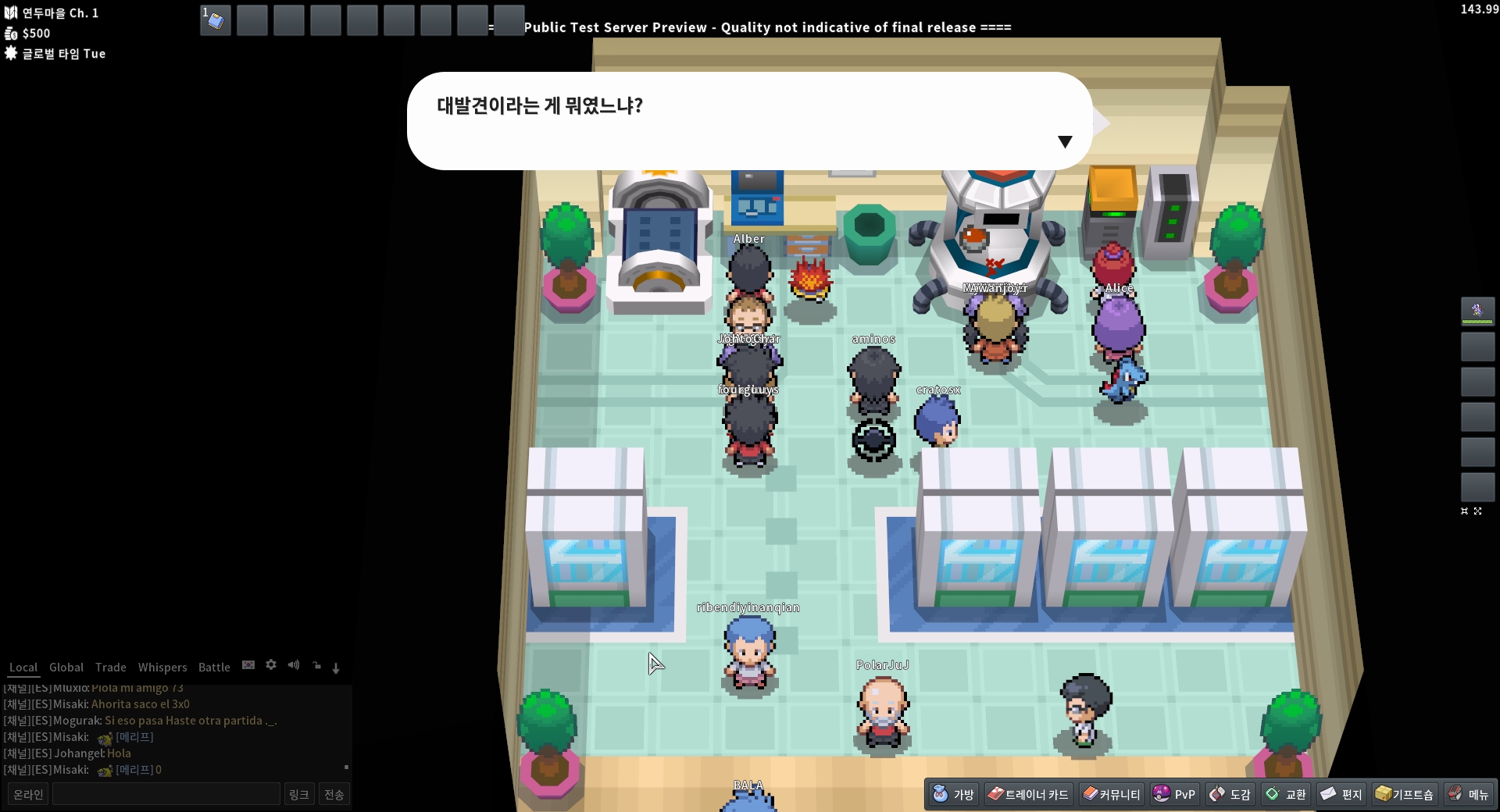Open the 편지 mail window
Screen dimensions: 1500x812
tap(1341, 794)
